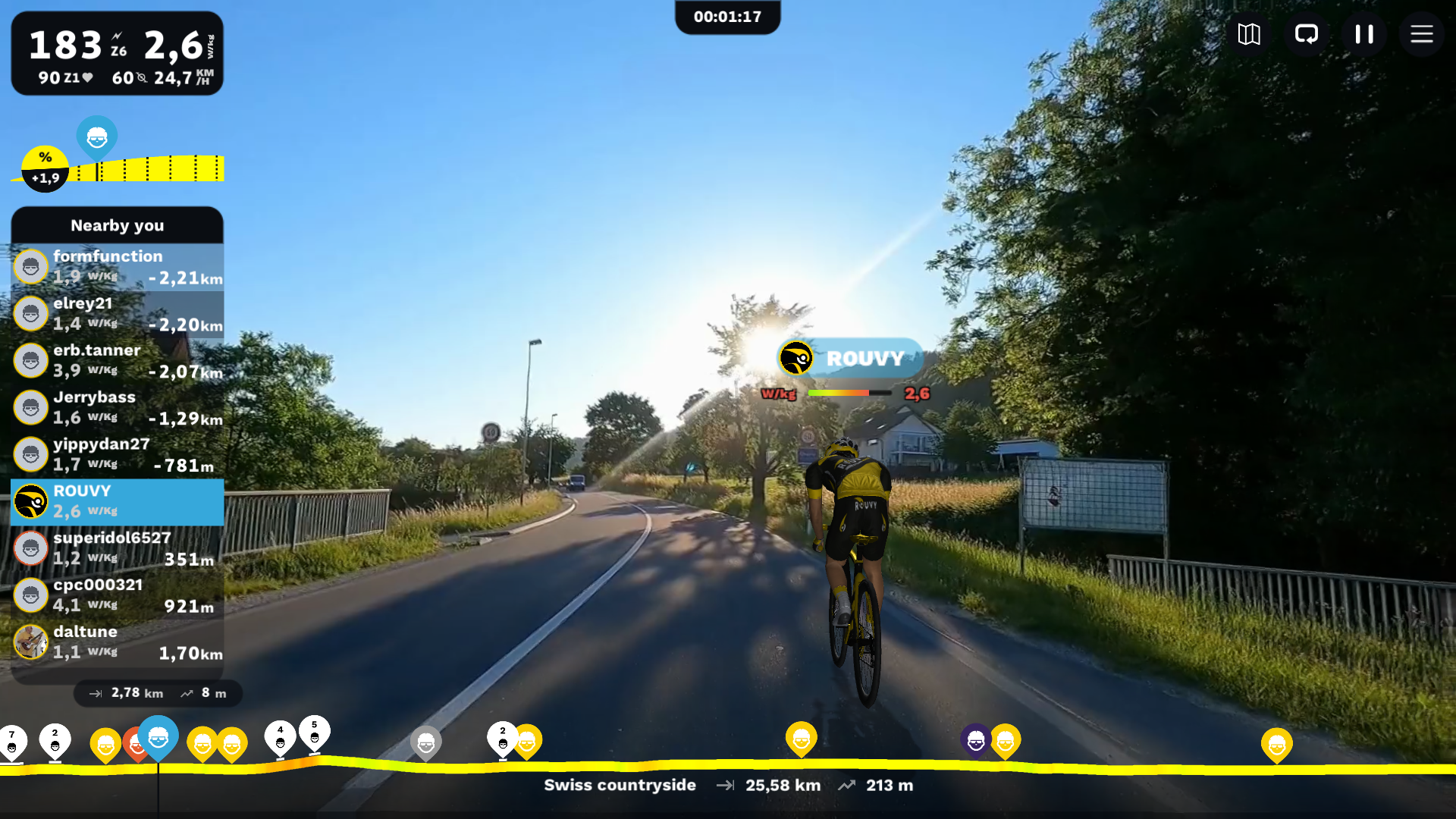Click the purple rider marker on the profile

pos(975,741)
